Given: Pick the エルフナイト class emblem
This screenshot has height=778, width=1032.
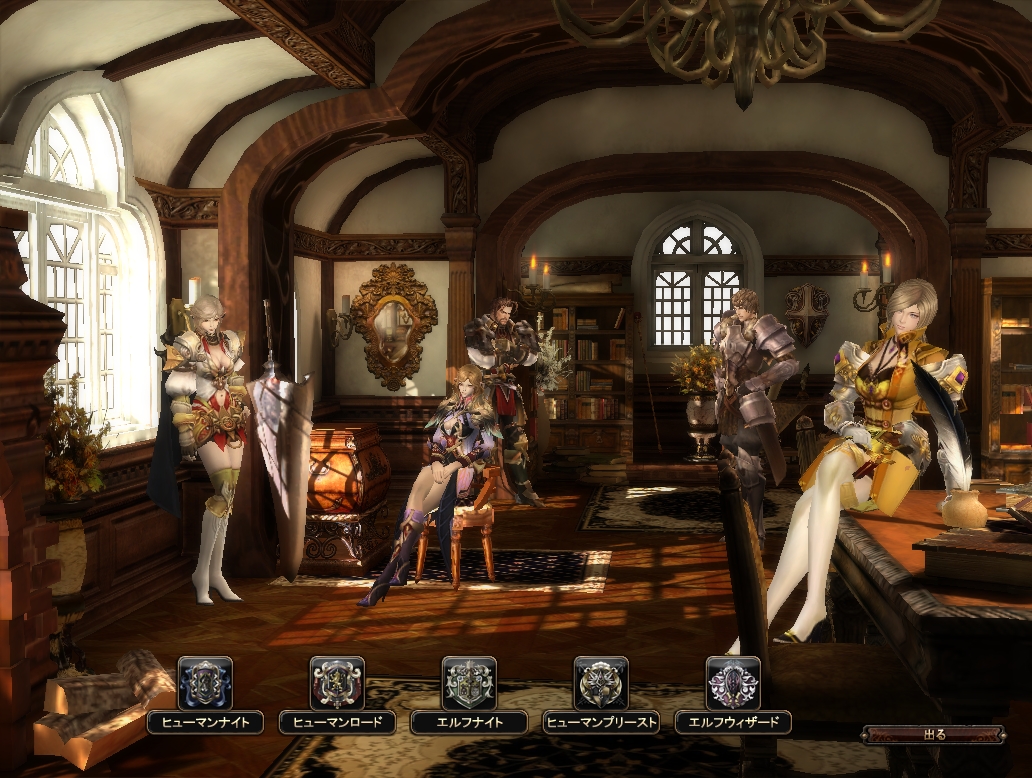Looking at the screenshot, I should [x=469, y=683].
